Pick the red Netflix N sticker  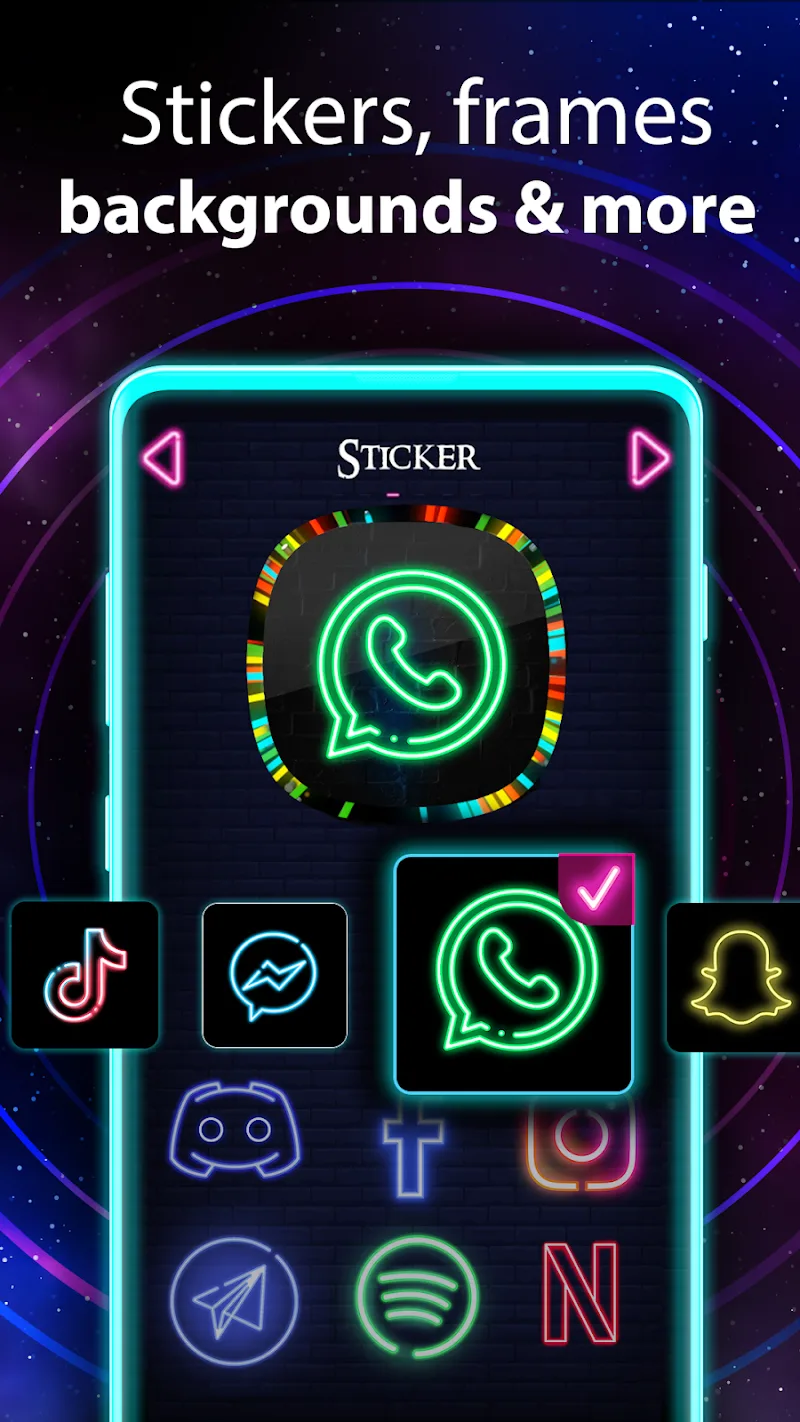(580, 1294)
